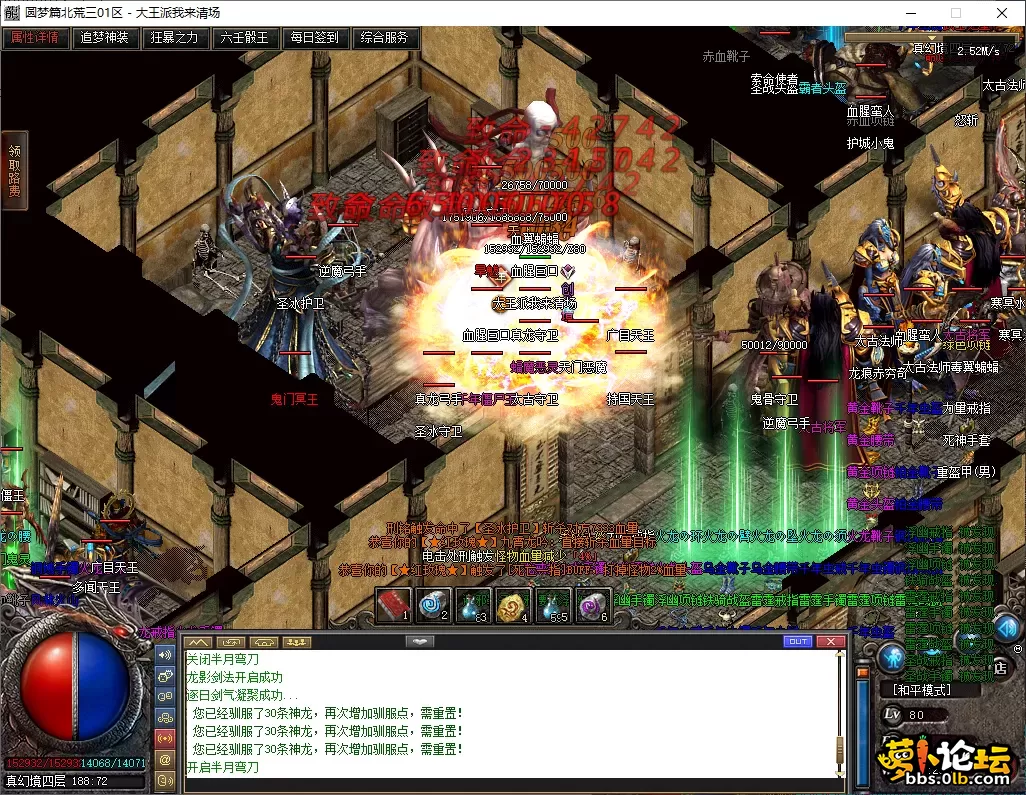
Task: Click the @ chat channel button
Action: tap(166, 760)
